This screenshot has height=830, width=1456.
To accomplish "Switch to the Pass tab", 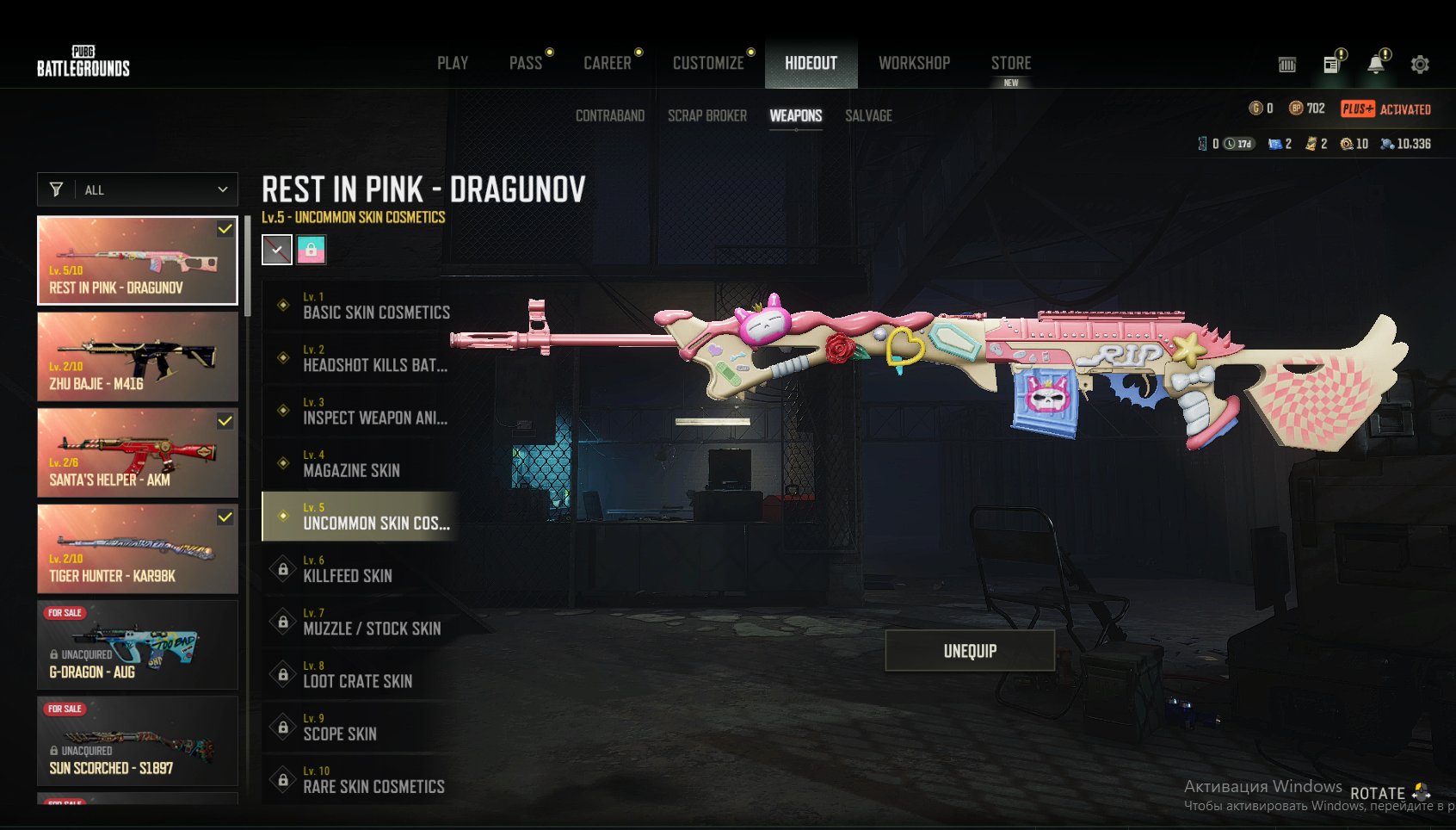I will pos(526,63).
